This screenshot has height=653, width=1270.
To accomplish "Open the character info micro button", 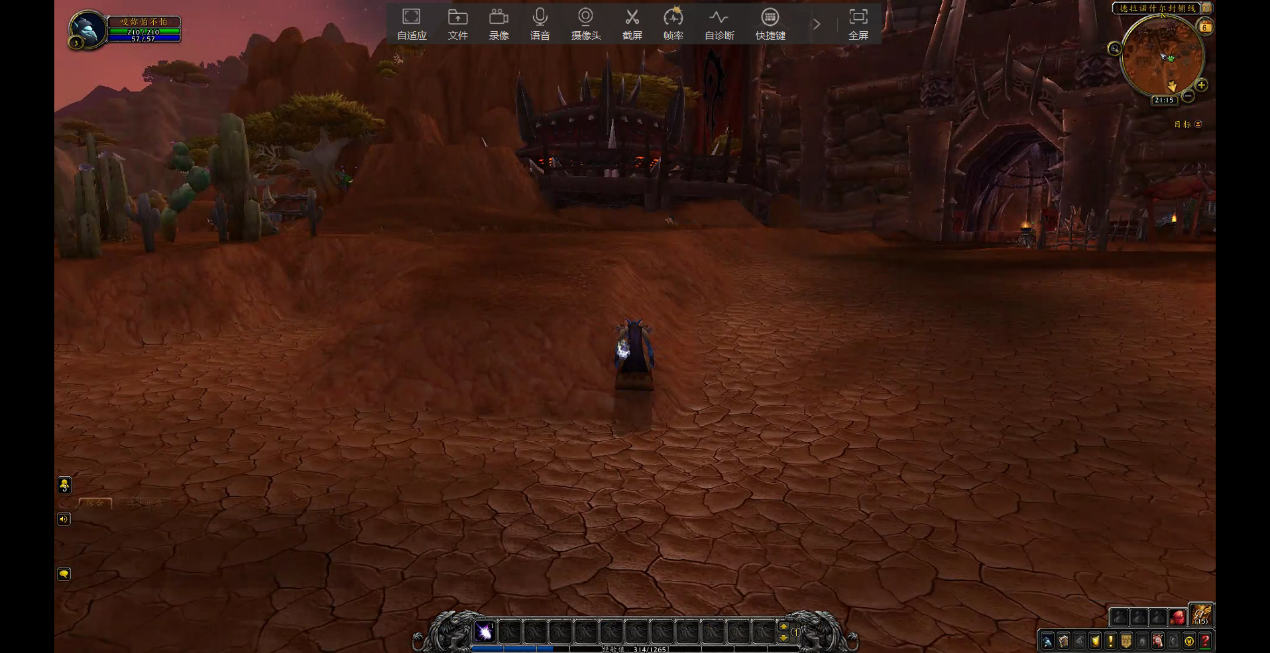I will [x=1047, y=641].
